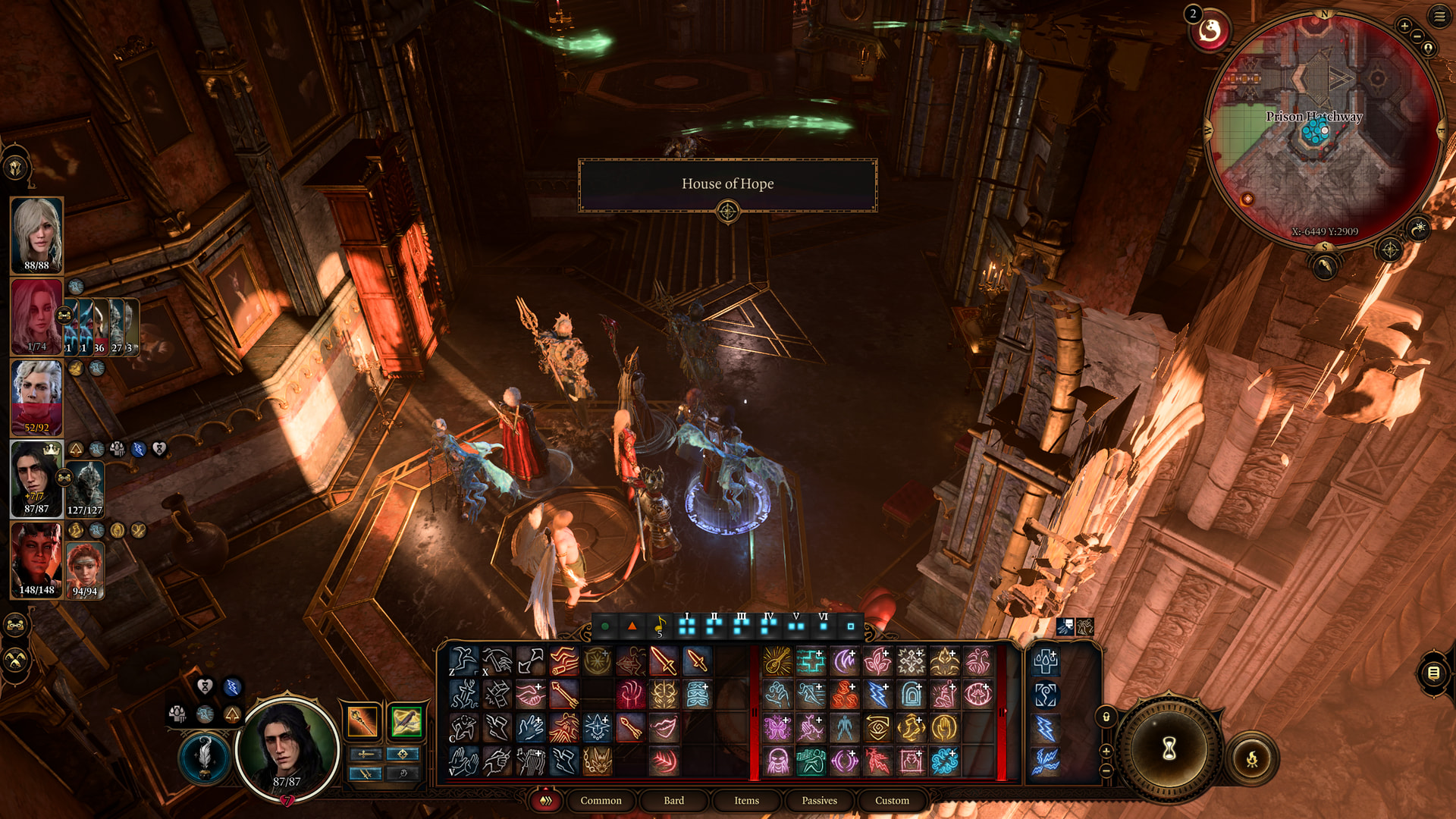Toggle the hotbar lock icon

[1106, 717]
